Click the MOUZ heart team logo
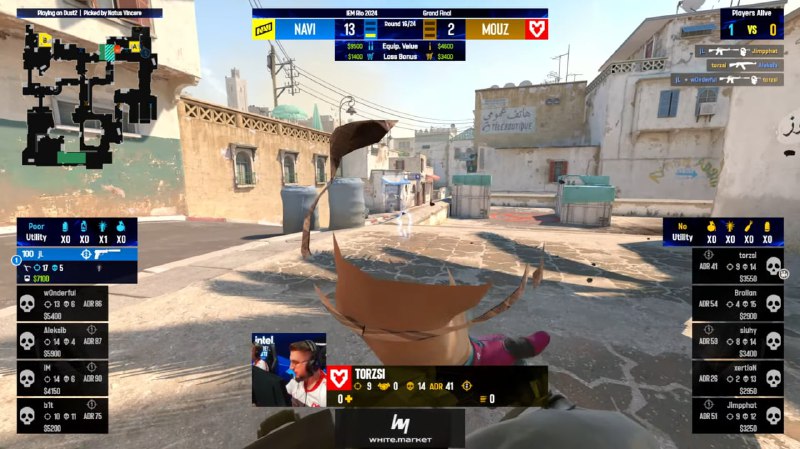This screenshot has height=449, width=800. point(537,30)
